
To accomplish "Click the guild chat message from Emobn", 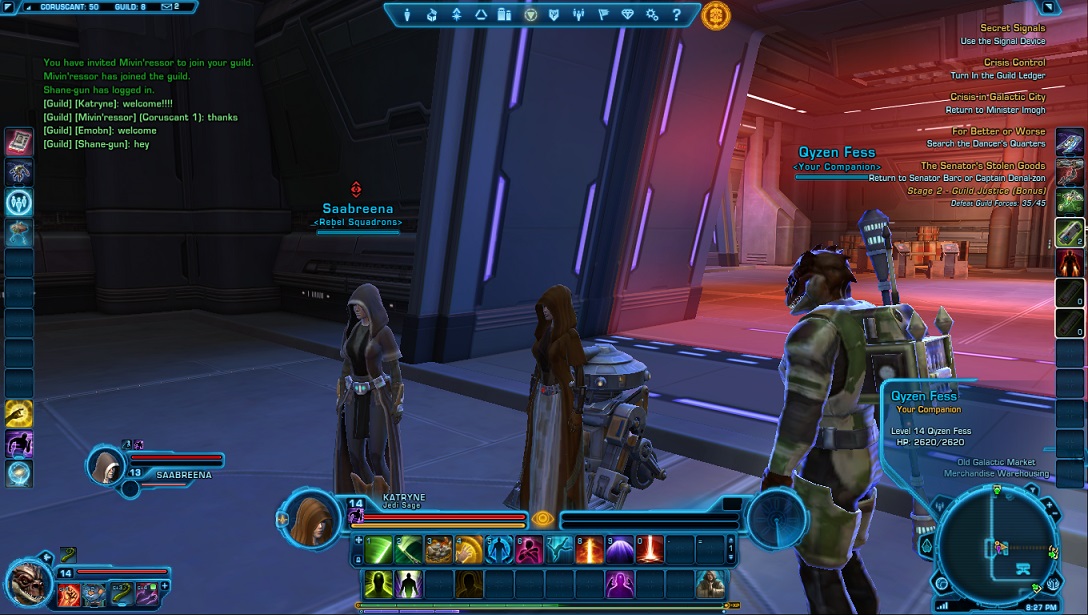I will click(100, 131).
